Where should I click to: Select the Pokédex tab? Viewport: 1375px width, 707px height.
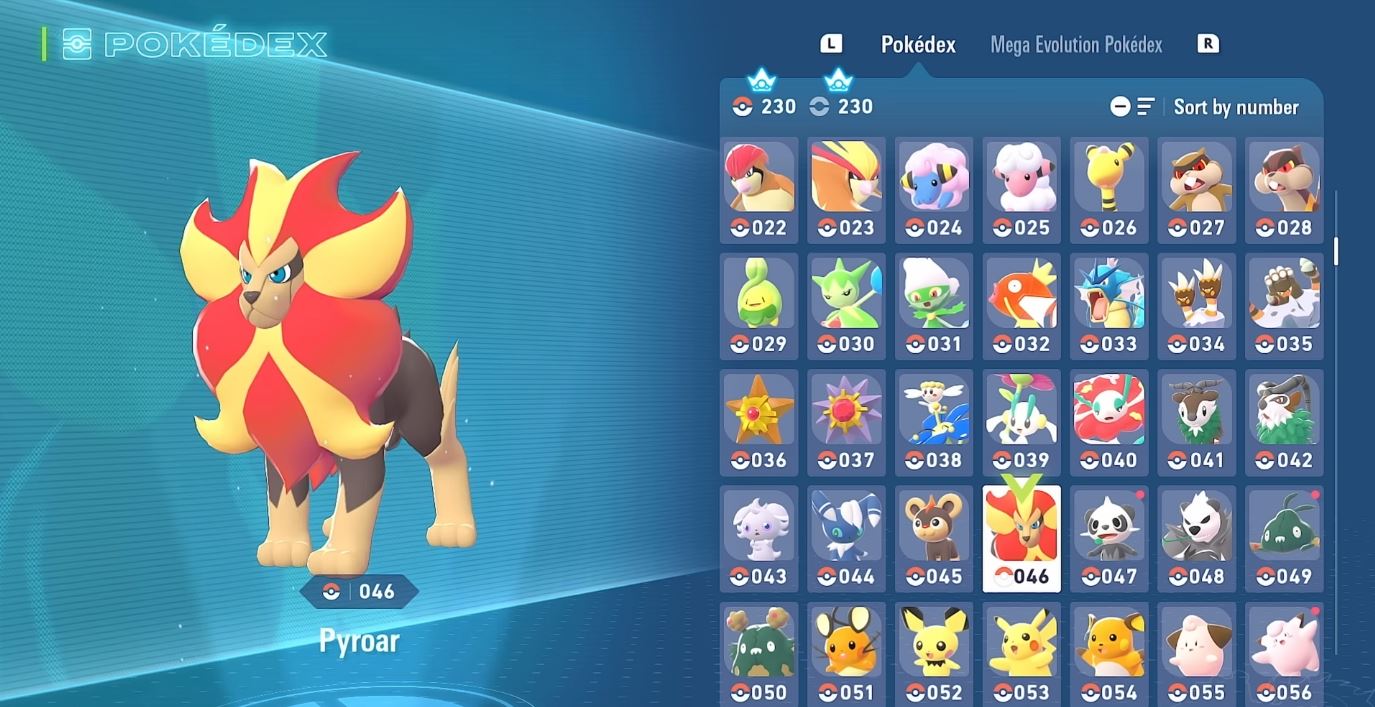tap(918, 45)
